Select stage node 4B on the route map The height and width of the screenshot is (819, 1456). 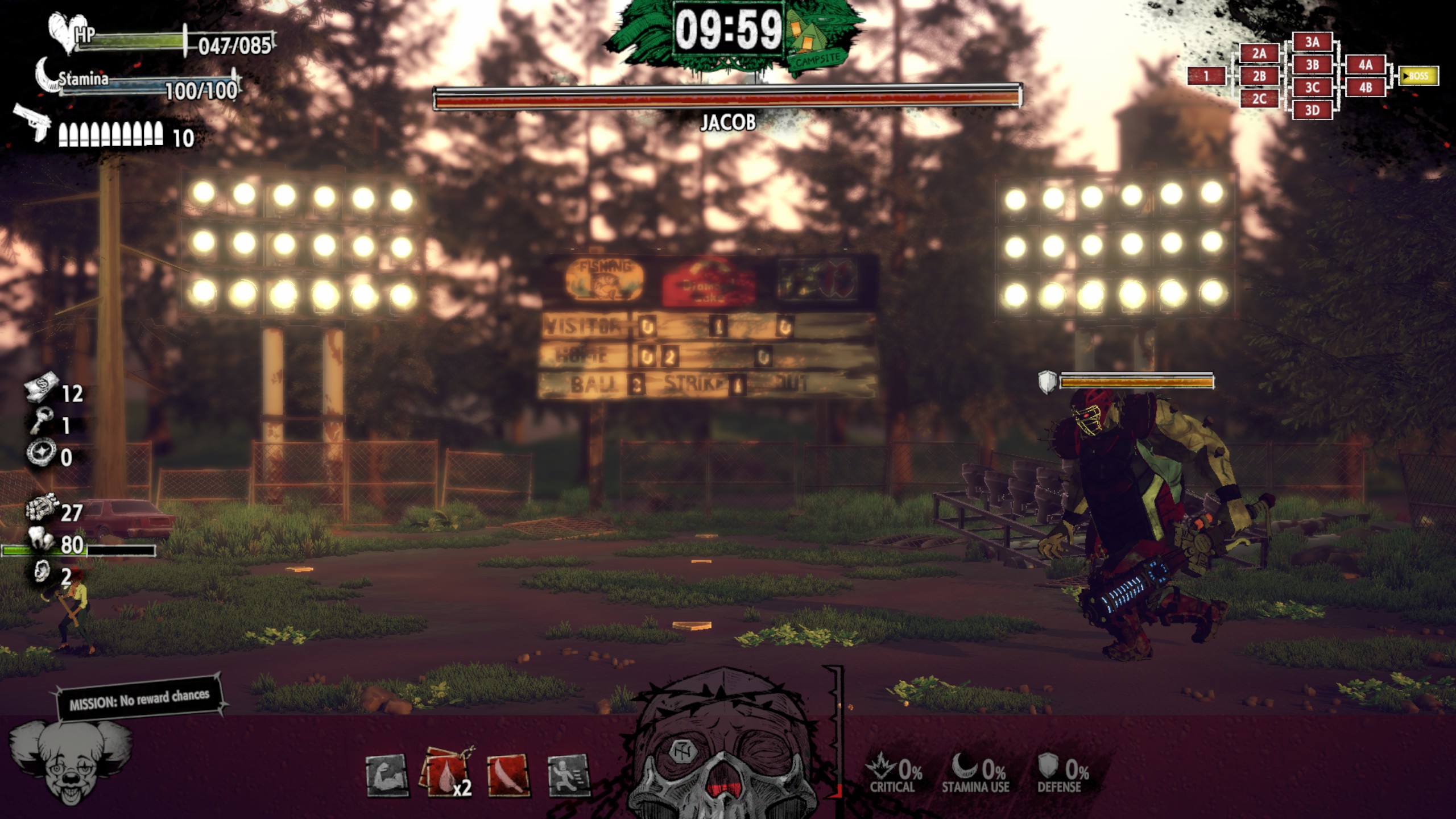pyautogui.click(x=1365, y=88)
